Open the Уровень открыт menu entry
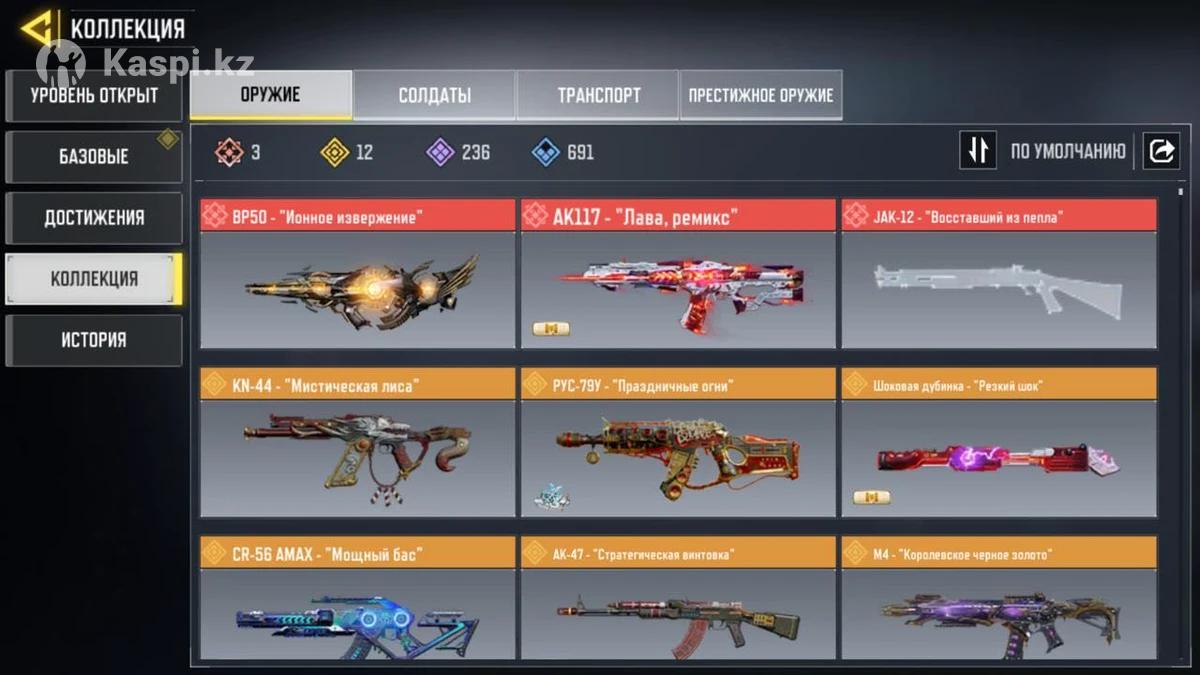1200x675 pixels. point(94,96)
